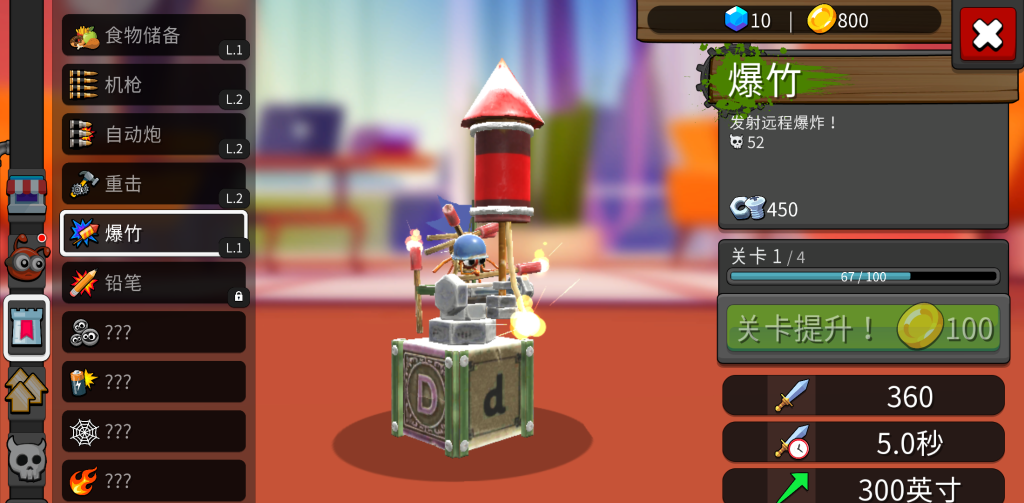This screenshot has width=1024, height=503.
Task: Choose the unknown entry with the battery icon
Action: click(x=154, y=382)
